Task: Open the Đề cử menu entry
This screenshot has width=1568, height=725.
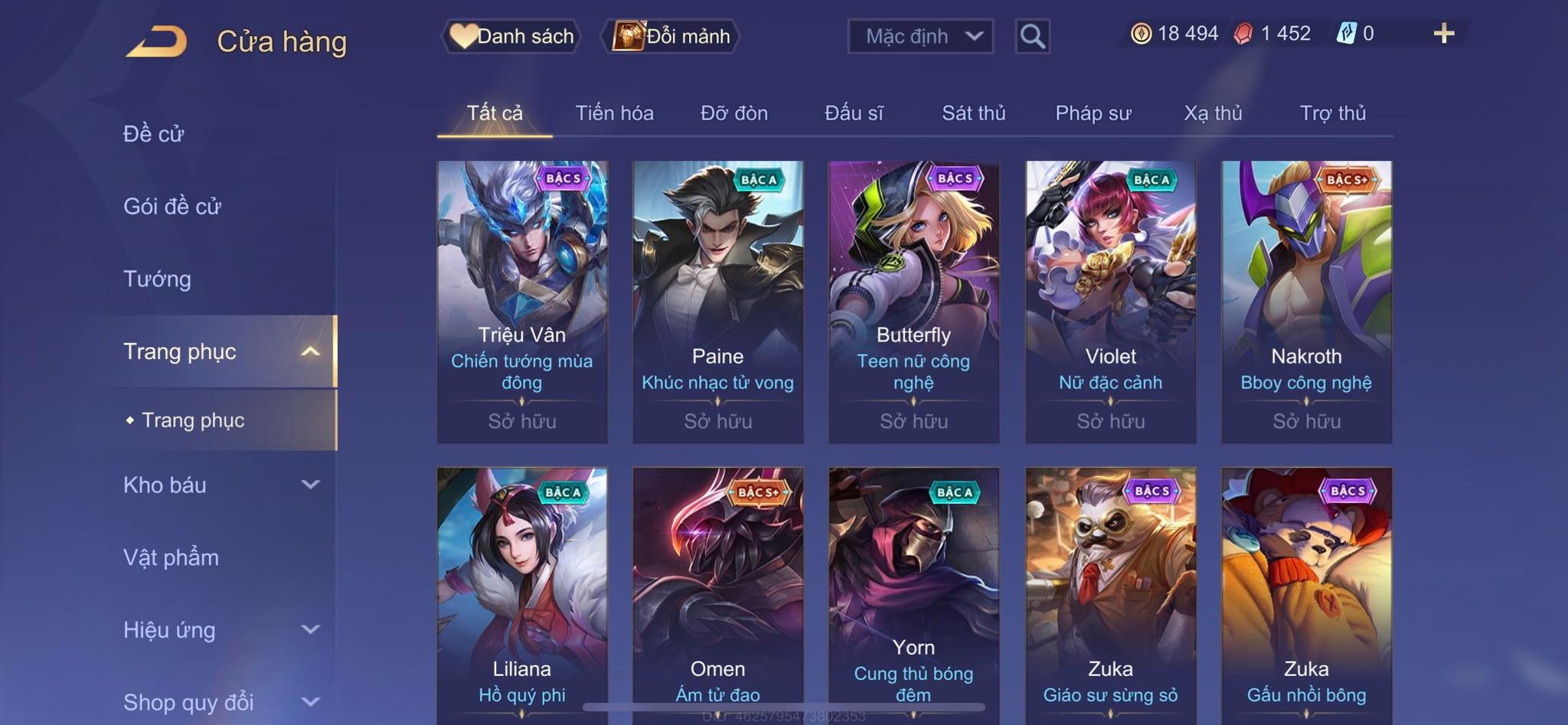Action: click(x=153, y=134)
